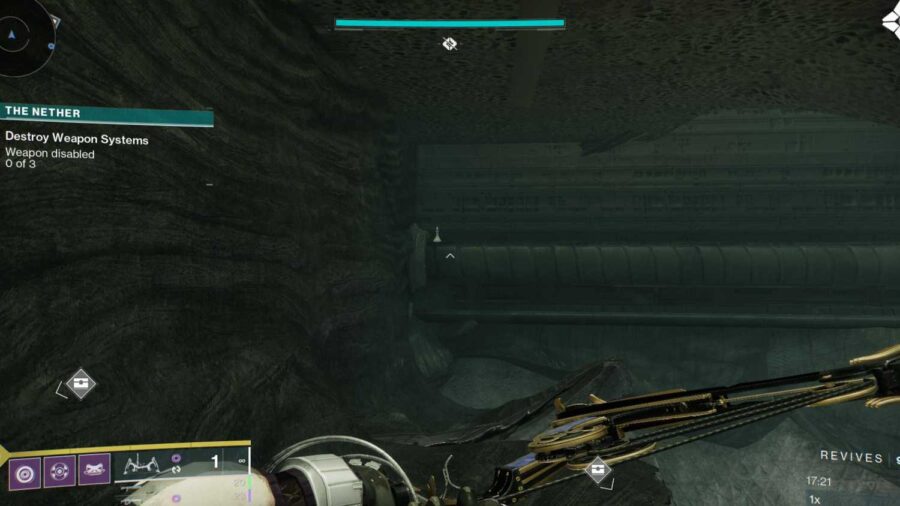Activate the hovering disc void ability icon
The image size is (900, 506).
[95, 470]
